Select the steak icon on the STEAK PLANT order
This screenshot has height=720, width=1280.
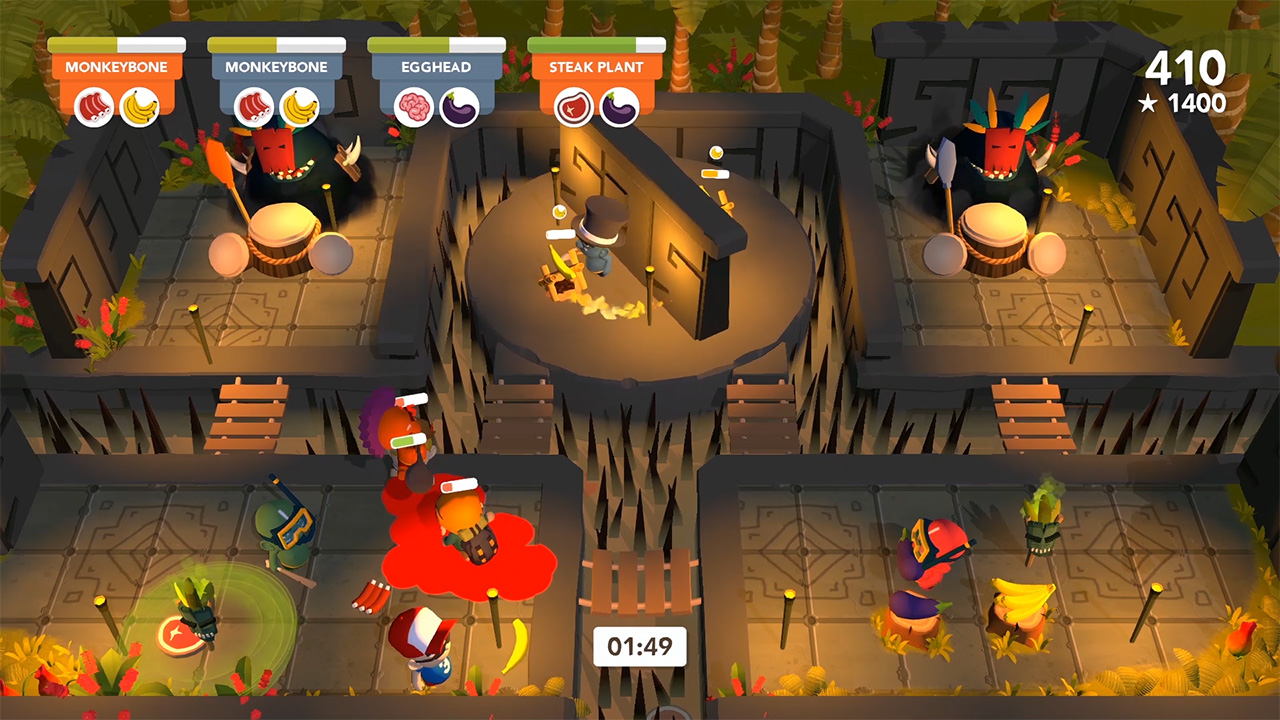click(x=573, y=106)
